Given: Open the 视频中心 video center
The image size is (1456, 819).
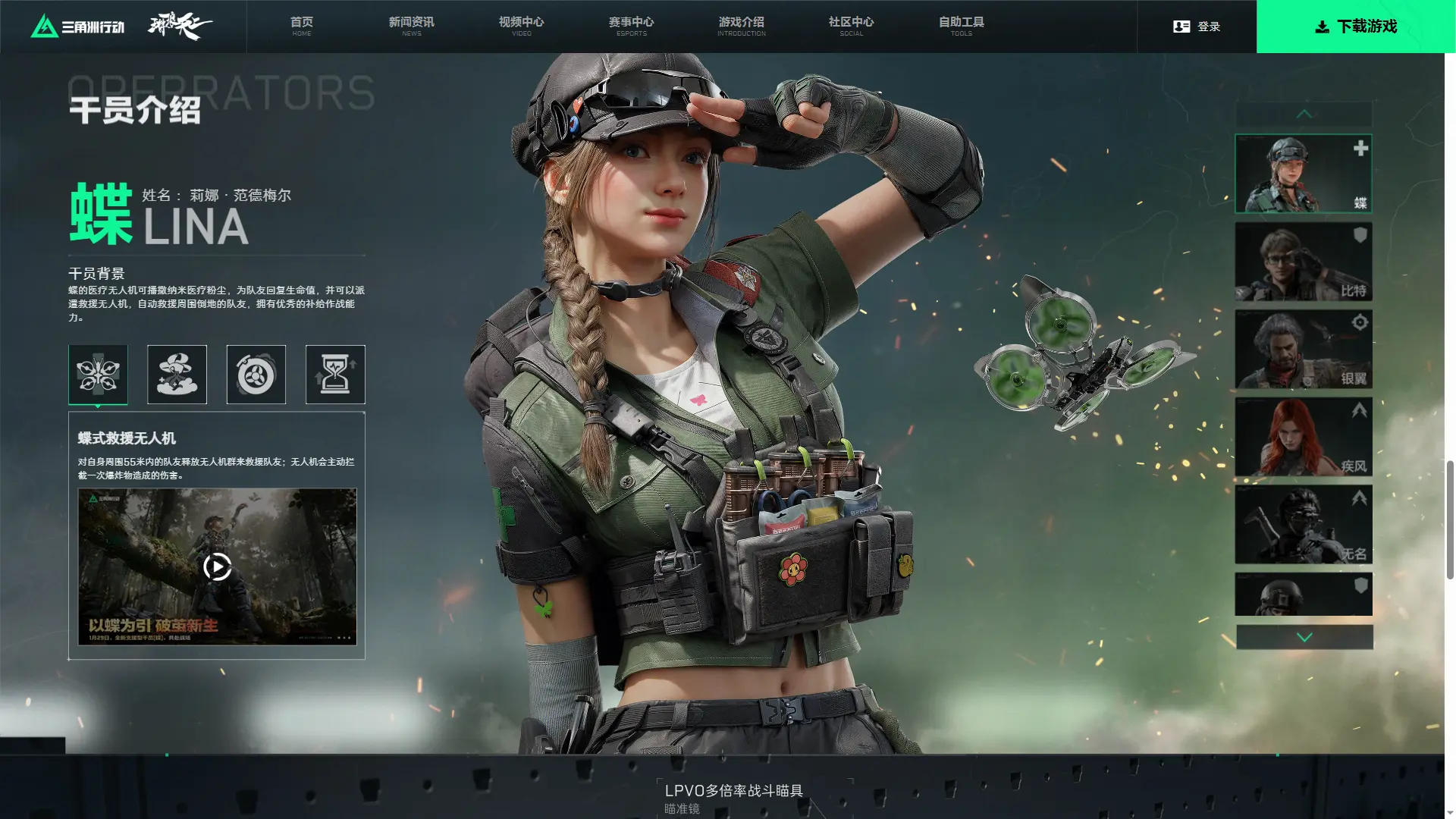Looking at the screenshot, I should point(521,26).
